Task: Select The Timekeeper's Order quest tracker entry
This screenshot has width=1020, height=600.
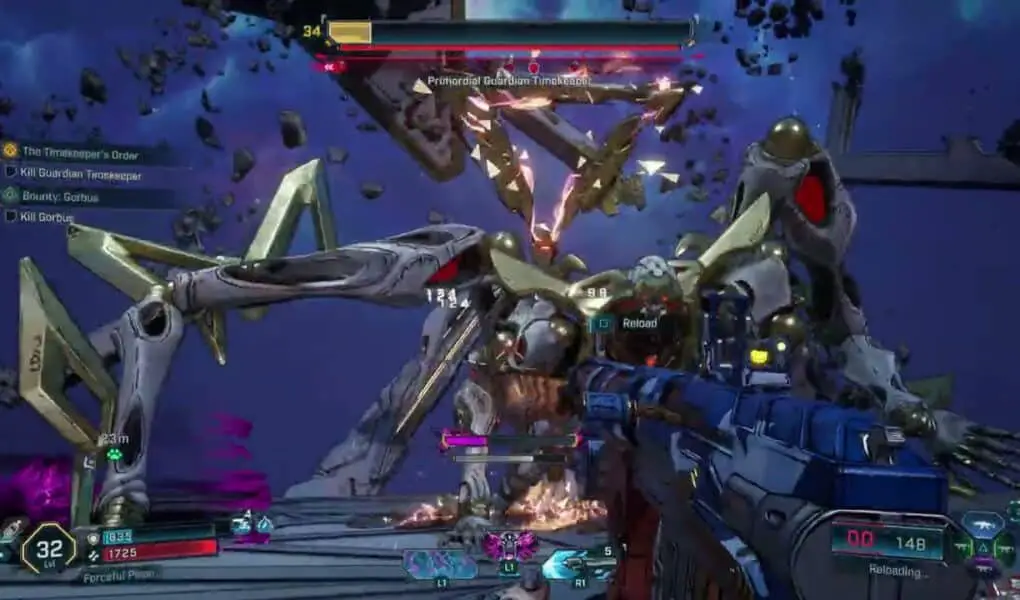Action: (x=80, y=153)
